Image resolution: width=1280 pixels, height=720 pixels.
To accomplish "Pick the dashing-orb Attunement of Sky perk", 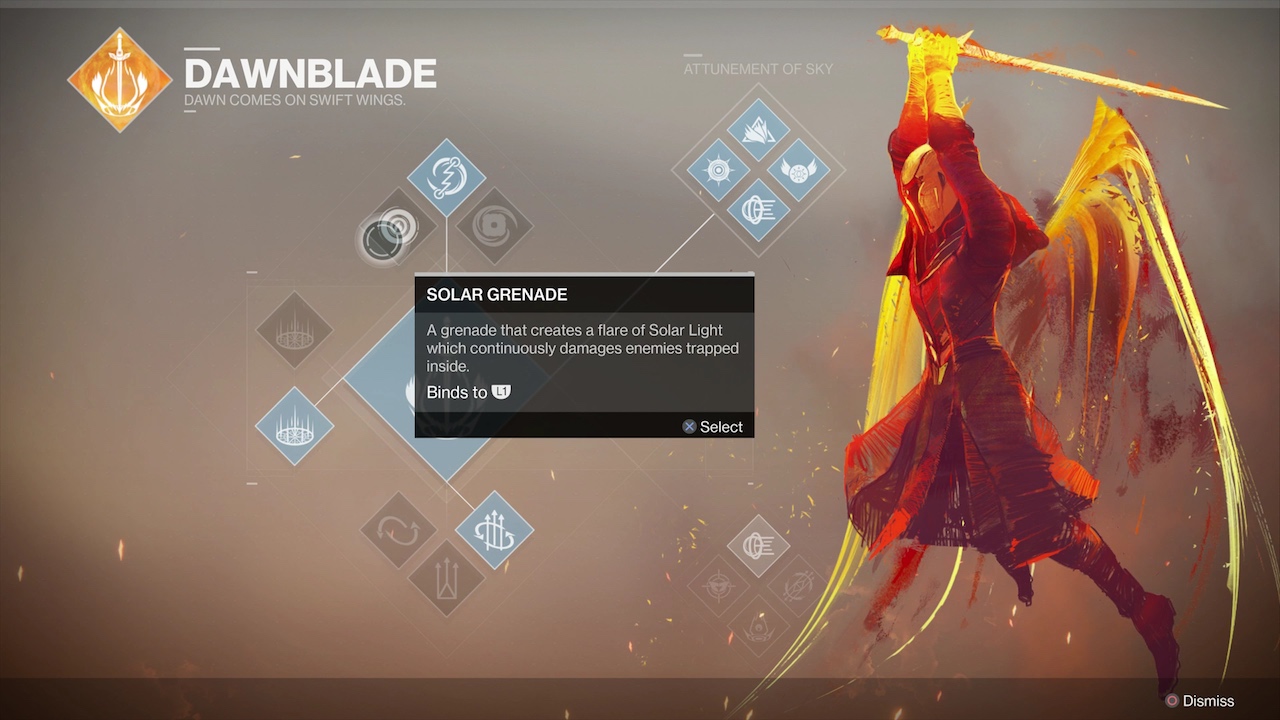I will point(758,209).
